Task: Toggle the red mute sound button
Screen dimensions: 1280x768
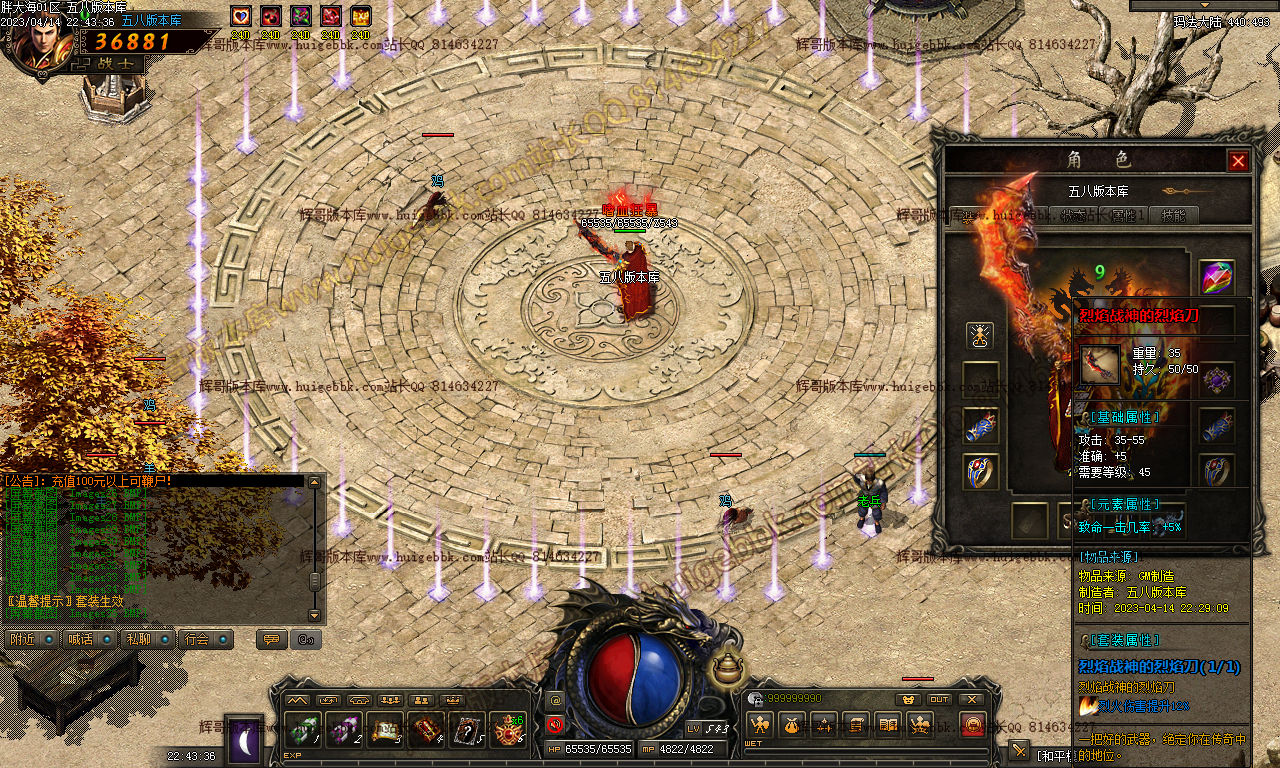Action: pyautogui.click(x=555, y=725)
